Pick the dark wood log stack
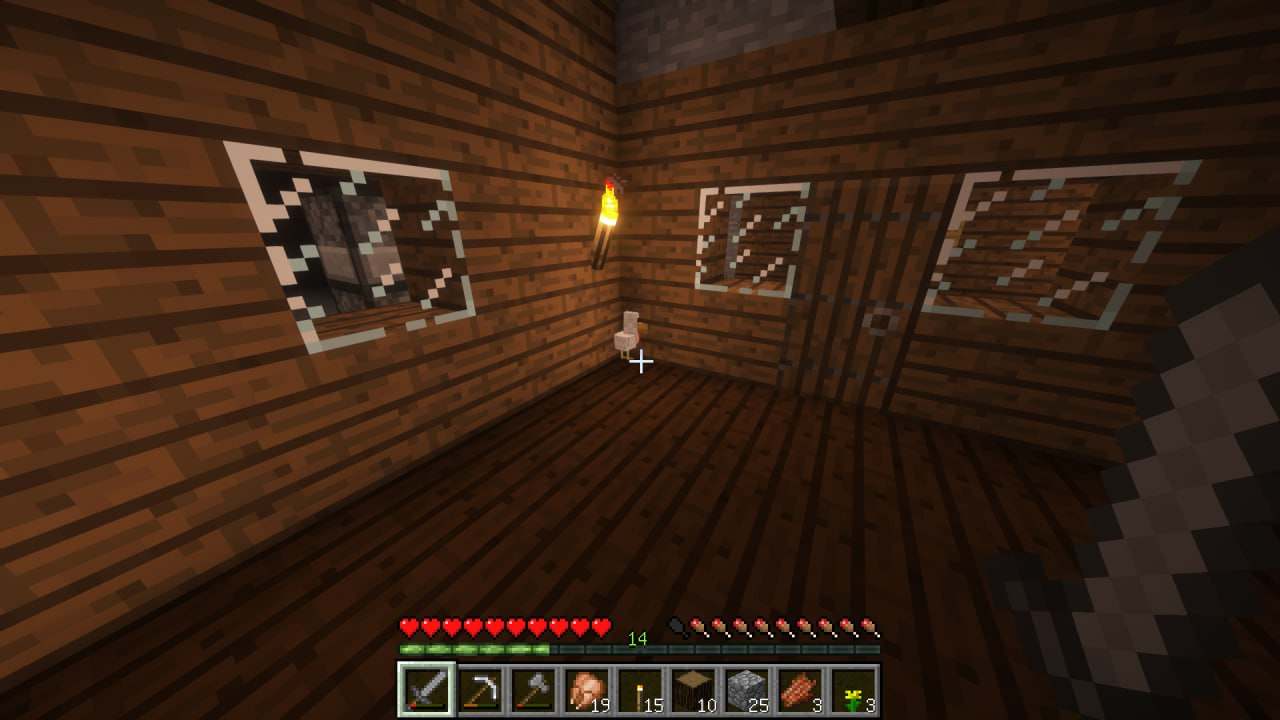This screenshot has width=1280, height=720. click(693, 690)
